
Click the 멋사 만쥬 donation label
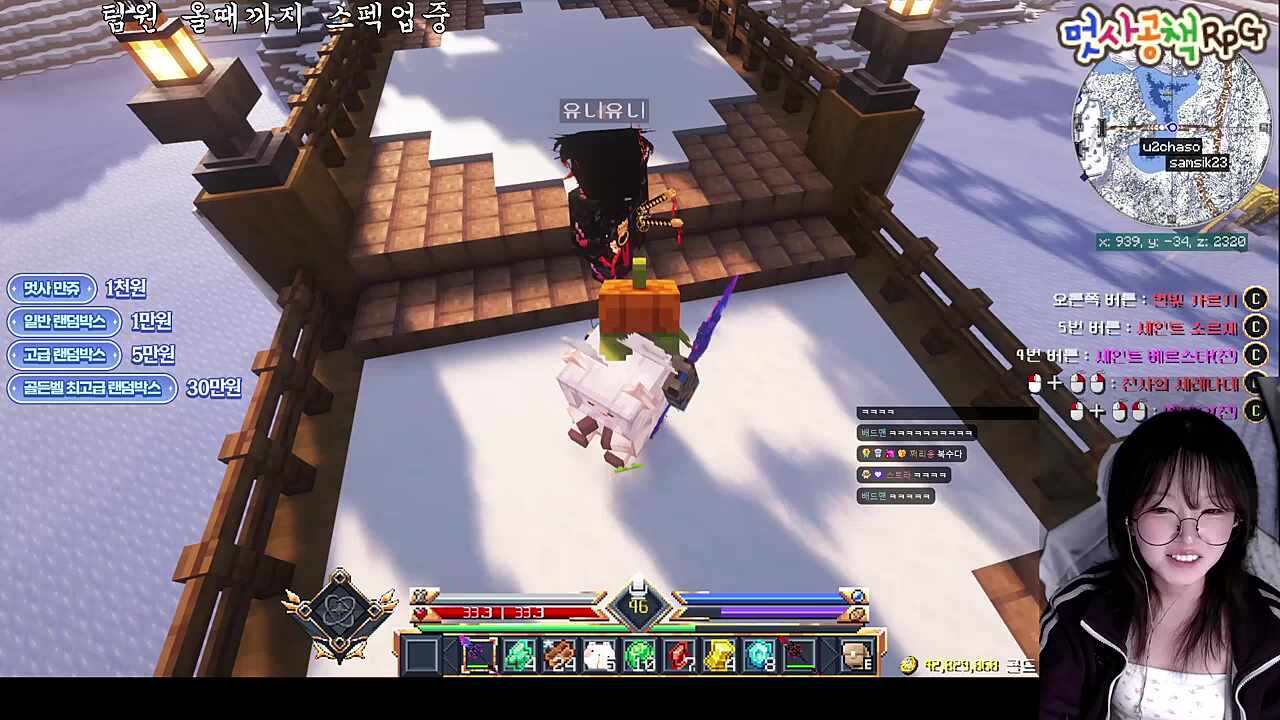click(52, 289)
